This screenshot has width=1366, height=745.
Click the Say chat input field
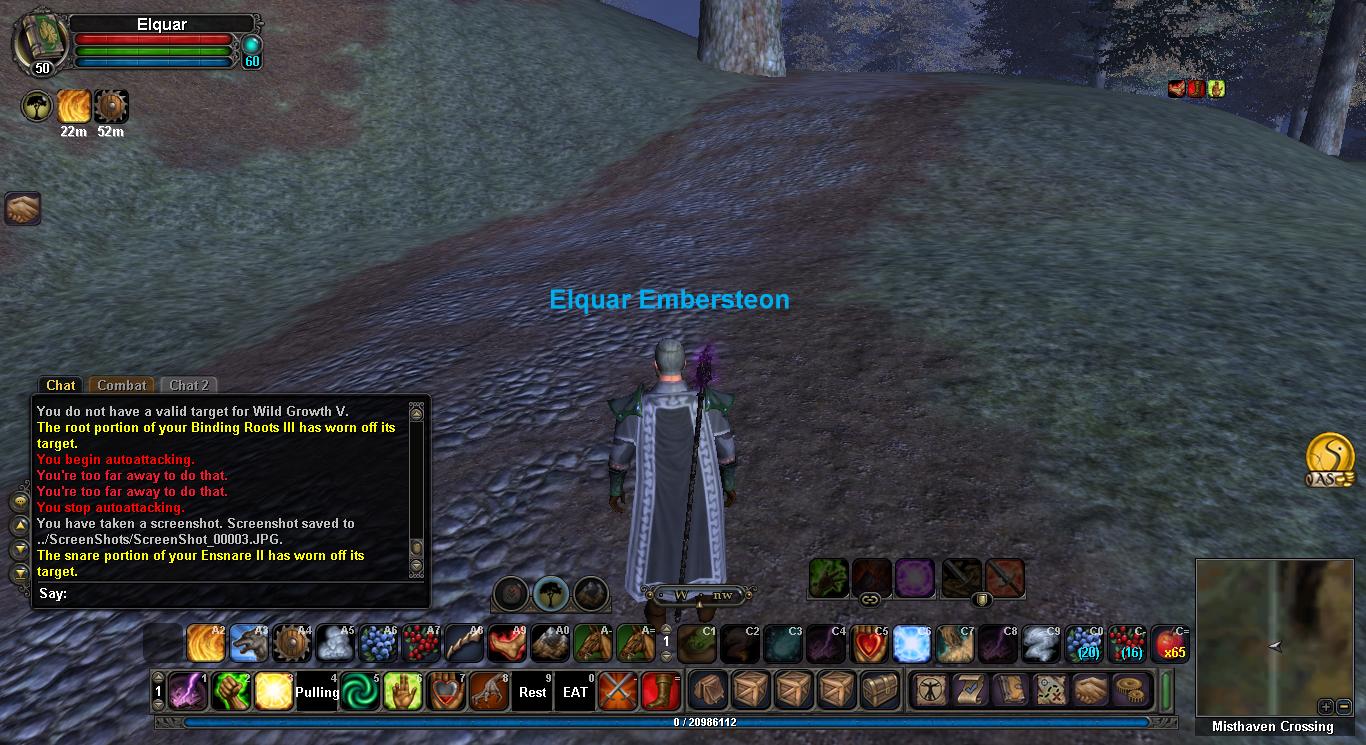pos(240,594)
